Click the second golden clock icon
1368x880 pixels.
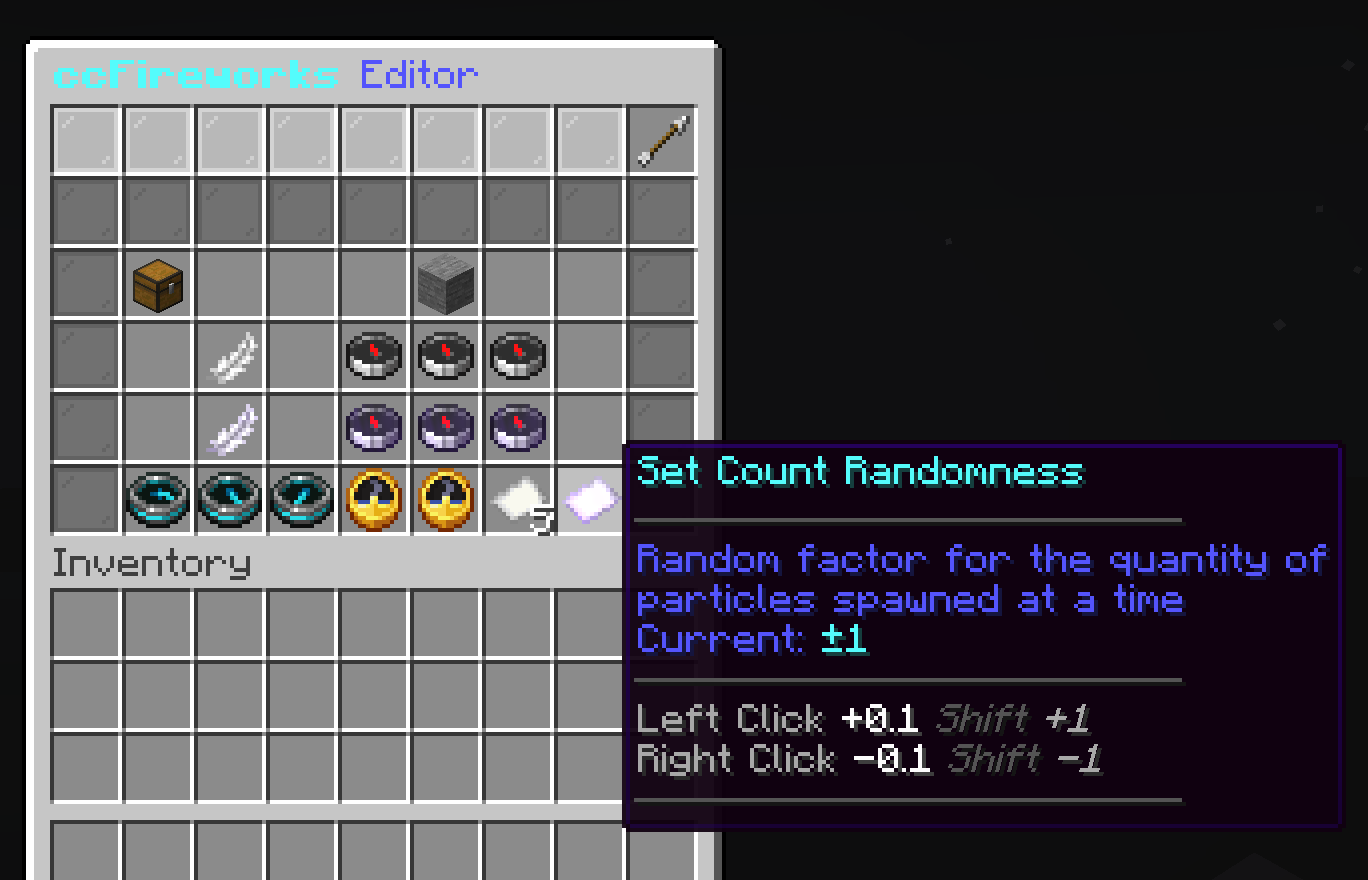446,500
